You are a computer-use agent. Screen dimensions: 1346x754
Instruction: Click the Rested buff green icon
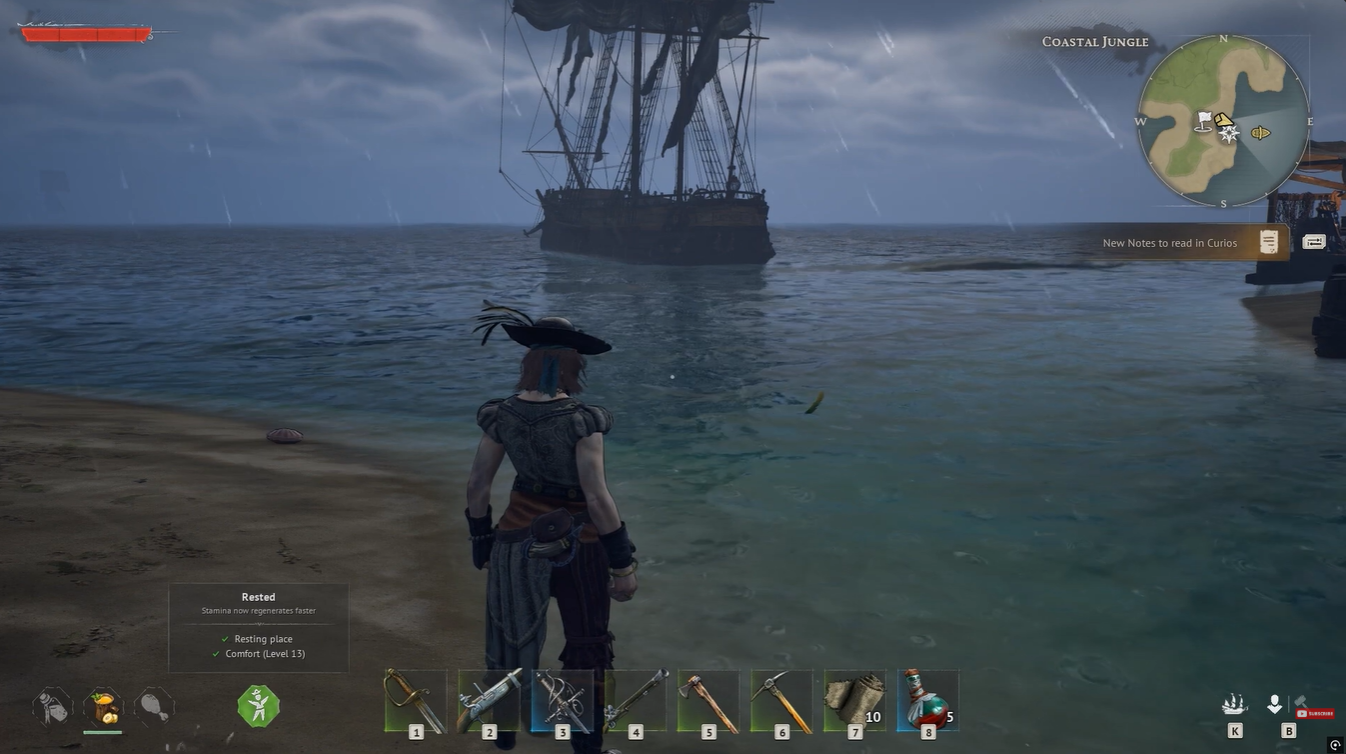click(257, 706)
